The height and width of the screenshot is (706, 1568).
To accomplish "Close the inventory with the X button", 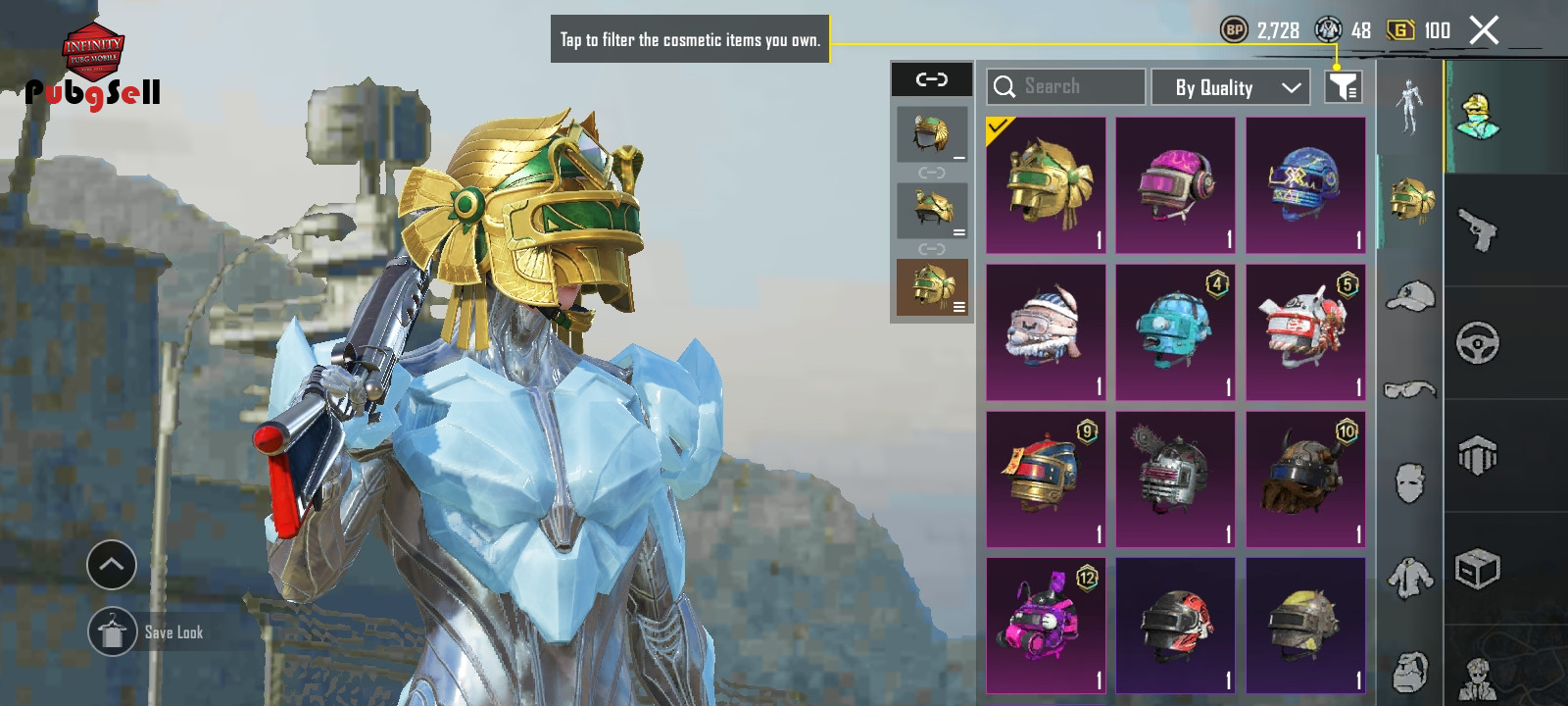I will pyautogui.click(x=1484, y=30).
